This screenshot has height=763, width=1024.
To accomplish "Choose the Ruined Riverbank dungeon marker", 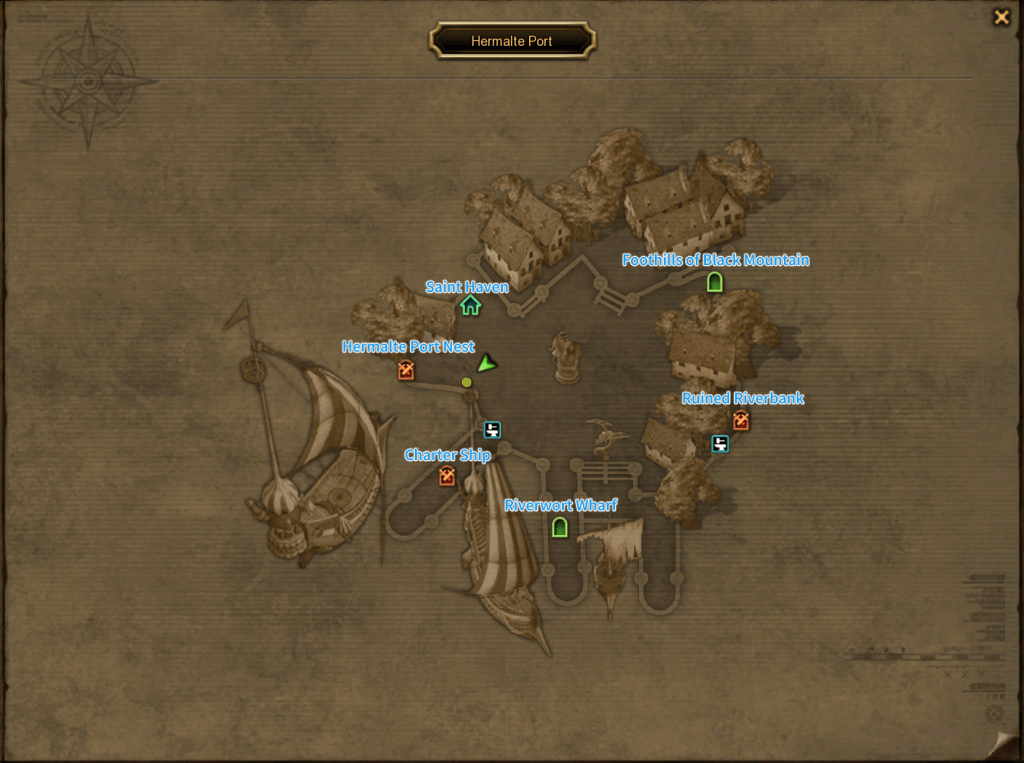I will point(740,421).
